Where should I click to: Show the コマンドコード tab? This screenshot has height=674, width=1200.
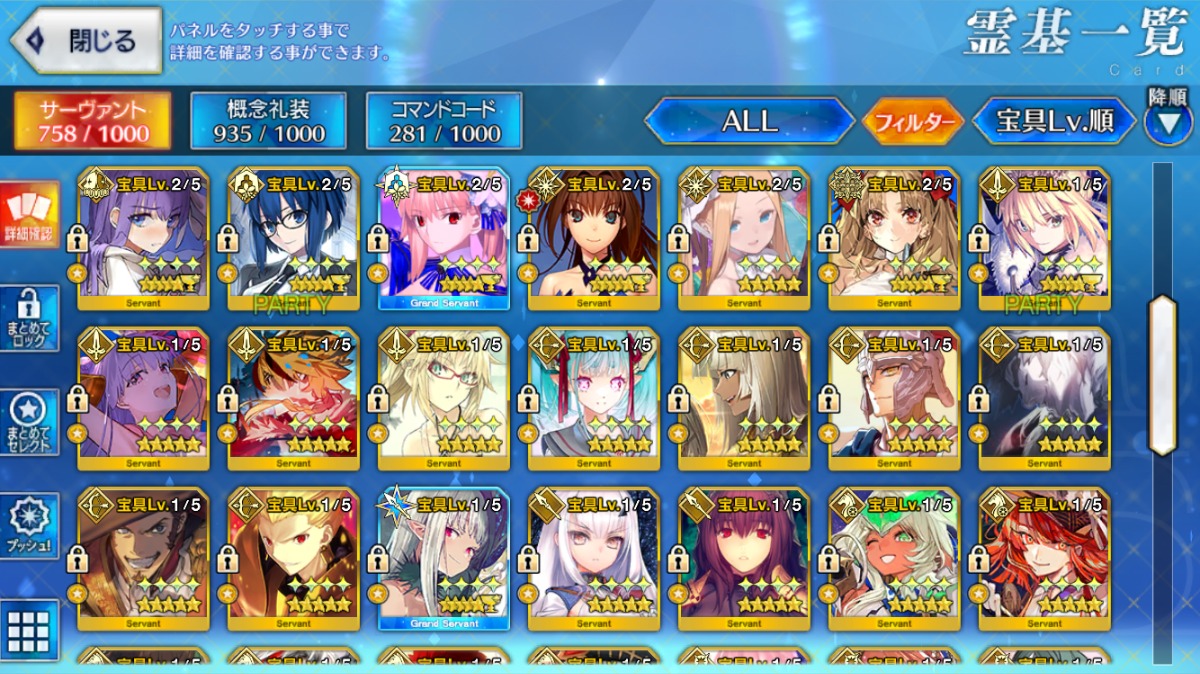(444, 121)
